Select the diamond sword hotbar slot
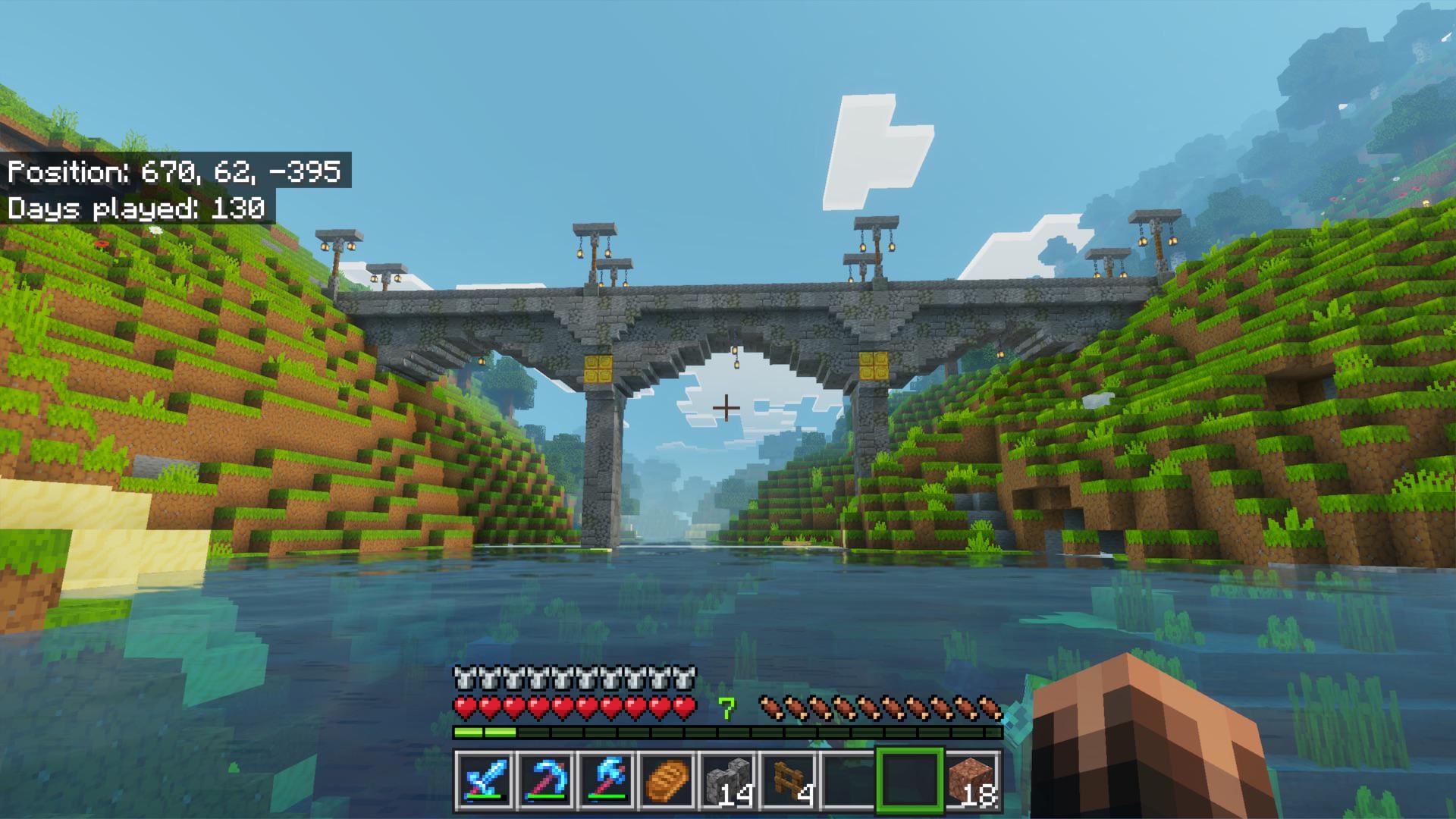This screenshot has width=1456, height=819. (x=484, y=779)
